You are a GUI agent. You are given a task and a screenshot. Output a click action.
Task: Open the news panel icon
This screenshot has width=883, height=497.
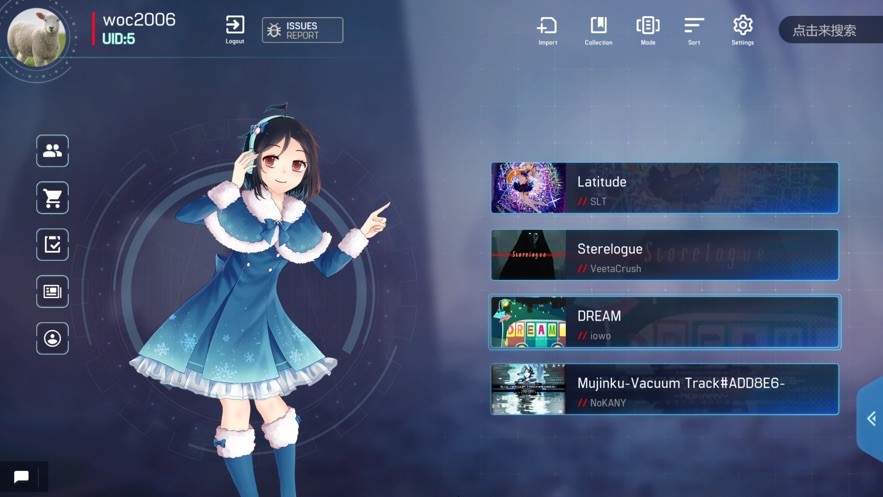(53, 291)
